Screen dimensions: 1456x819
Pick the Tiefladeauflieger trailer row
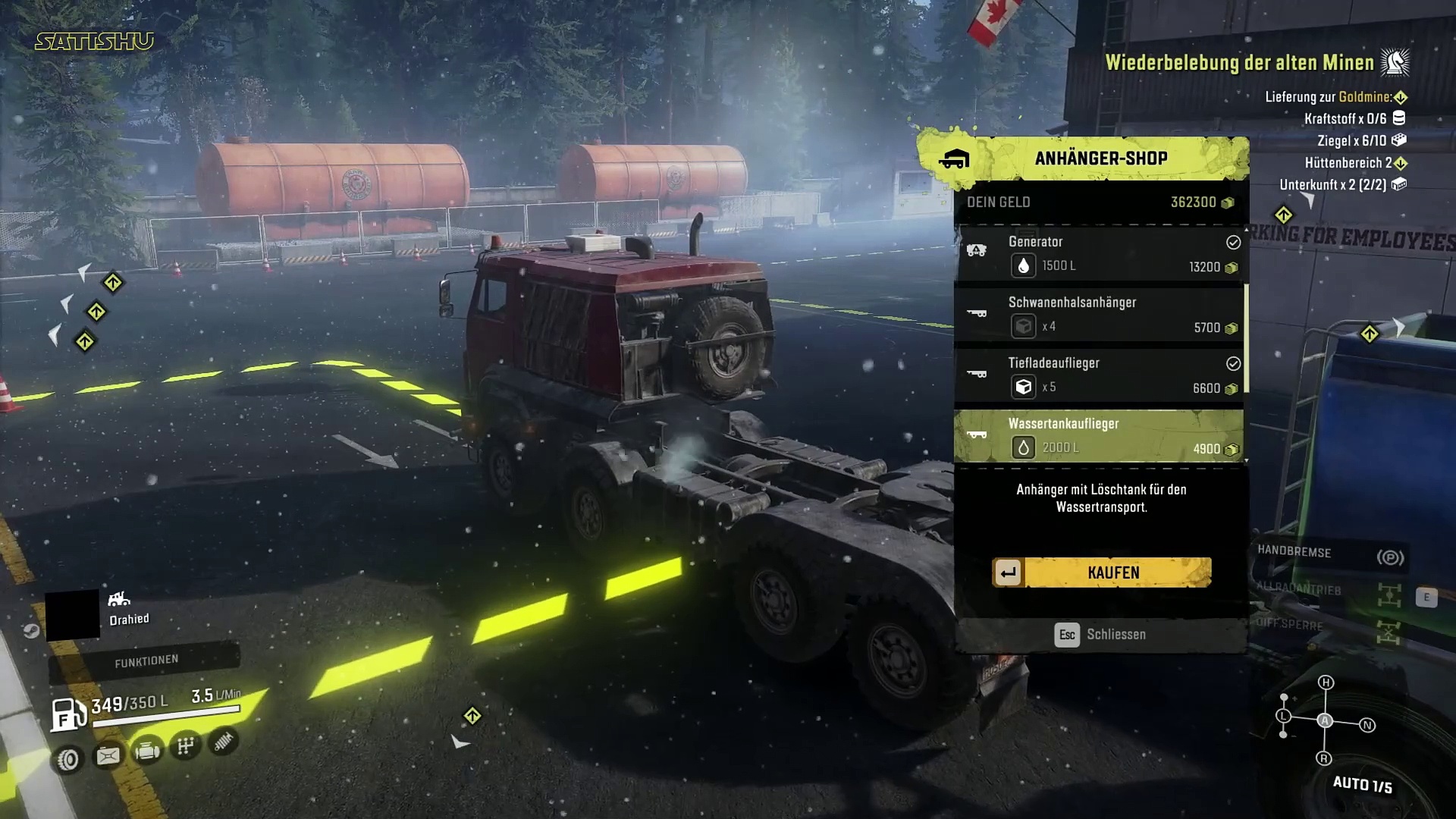tap(1100, 375)
